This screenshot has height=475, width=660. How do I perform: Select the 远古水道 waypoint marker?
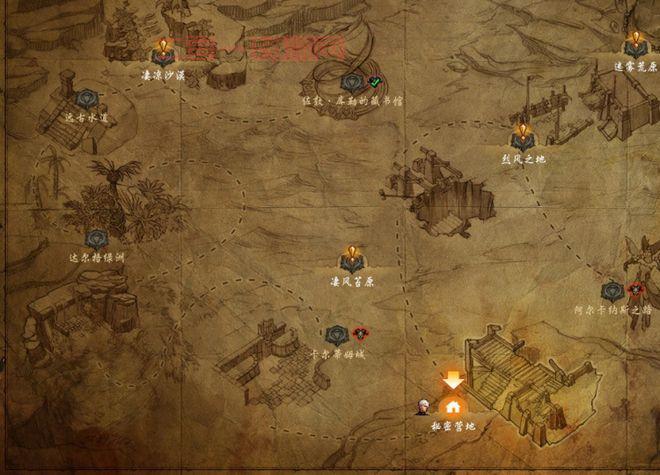pos(83,100)
